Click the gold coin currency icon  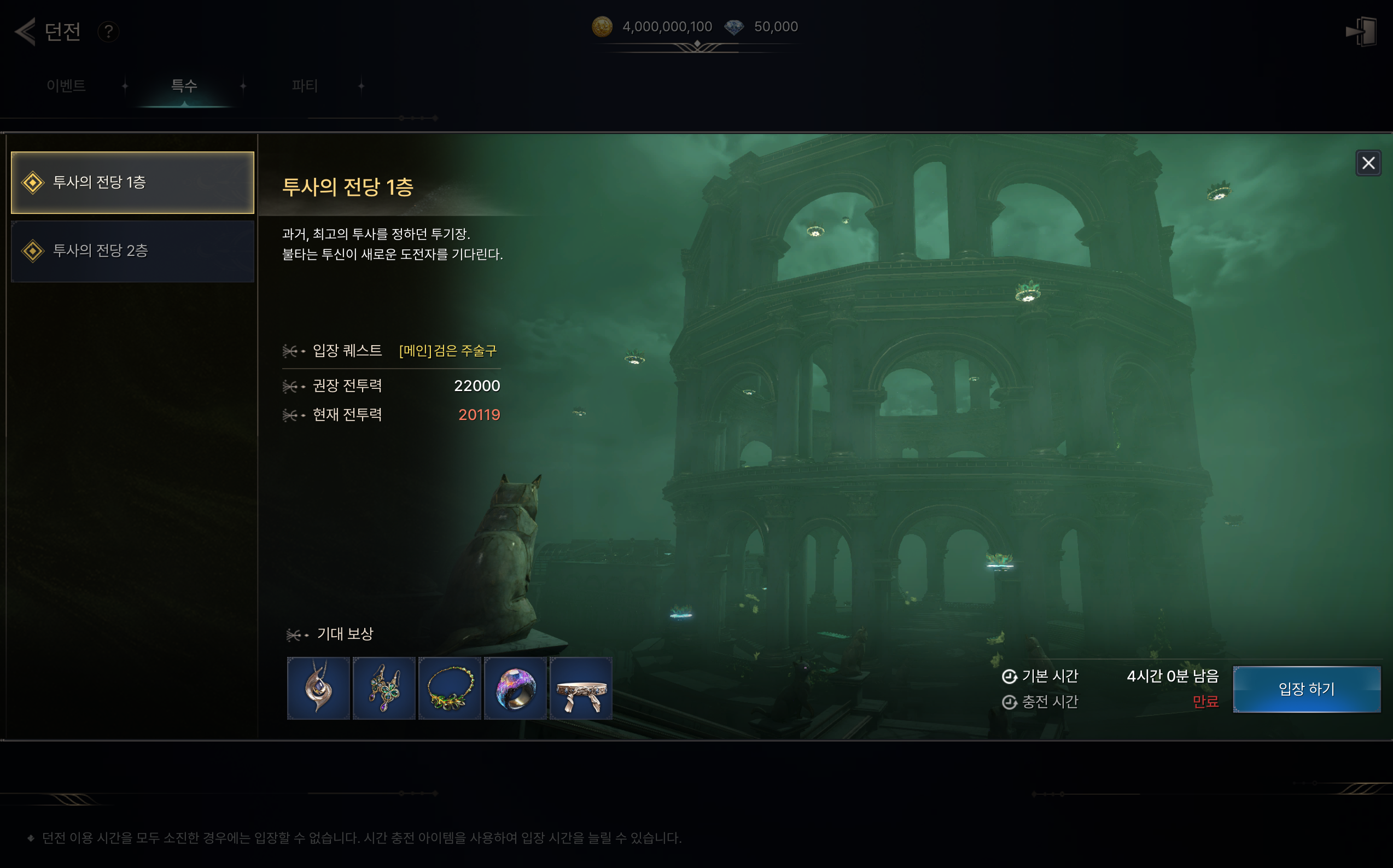(602, 26)
